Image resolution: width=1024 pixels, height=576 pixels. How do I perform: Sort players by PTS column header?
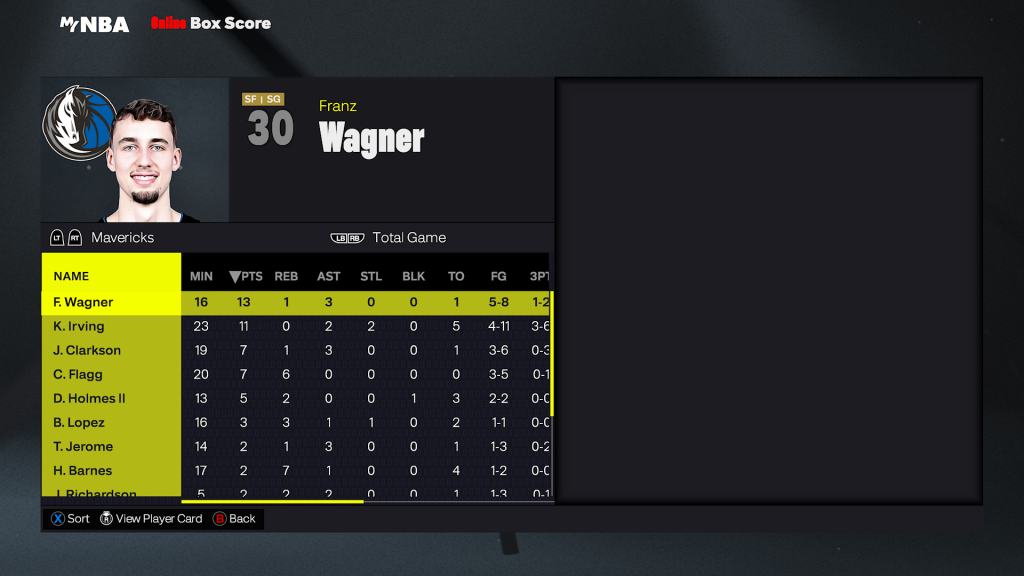[245, 276]
